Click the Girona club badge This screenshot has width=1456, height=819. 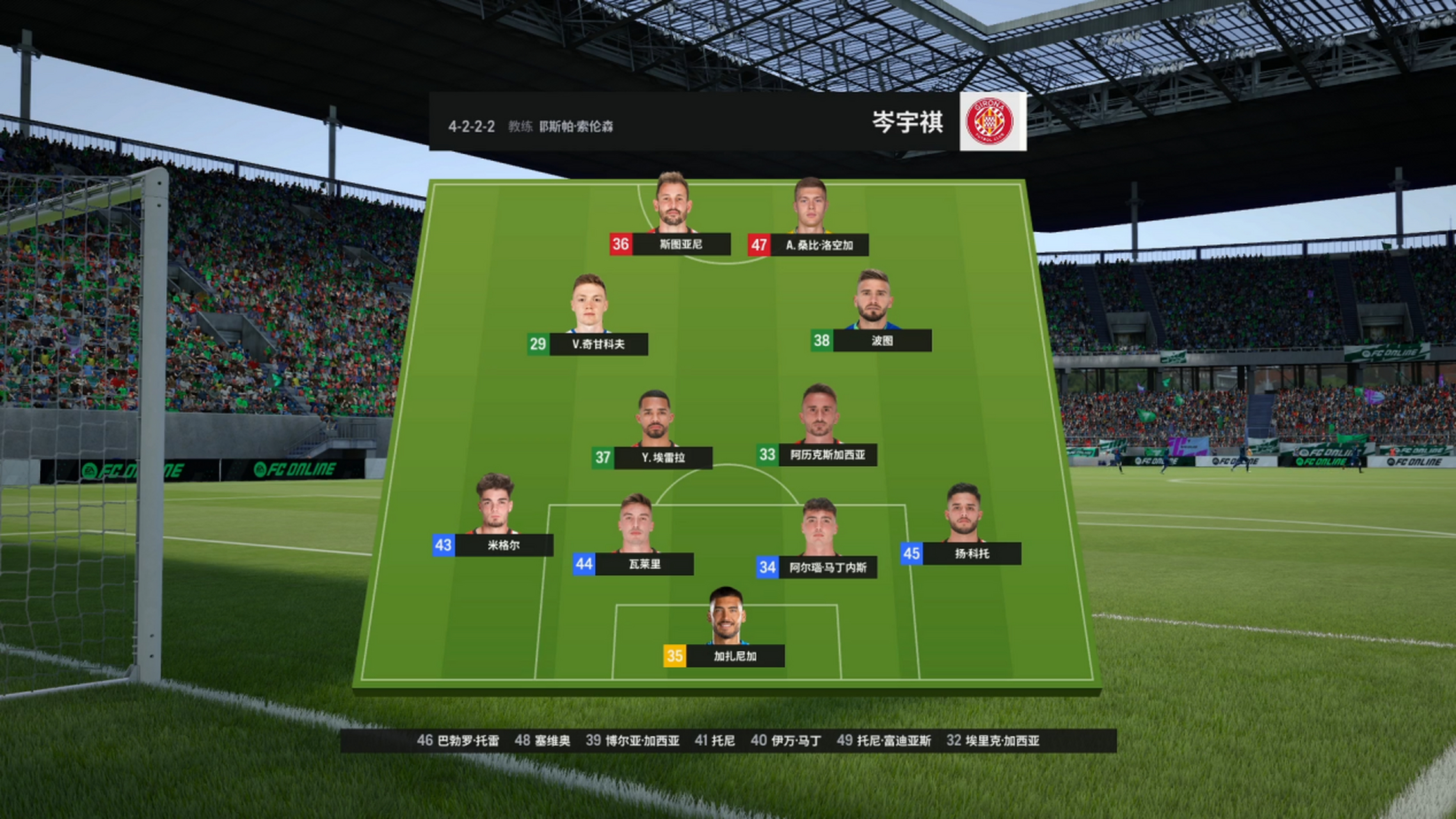click(992, 122)
